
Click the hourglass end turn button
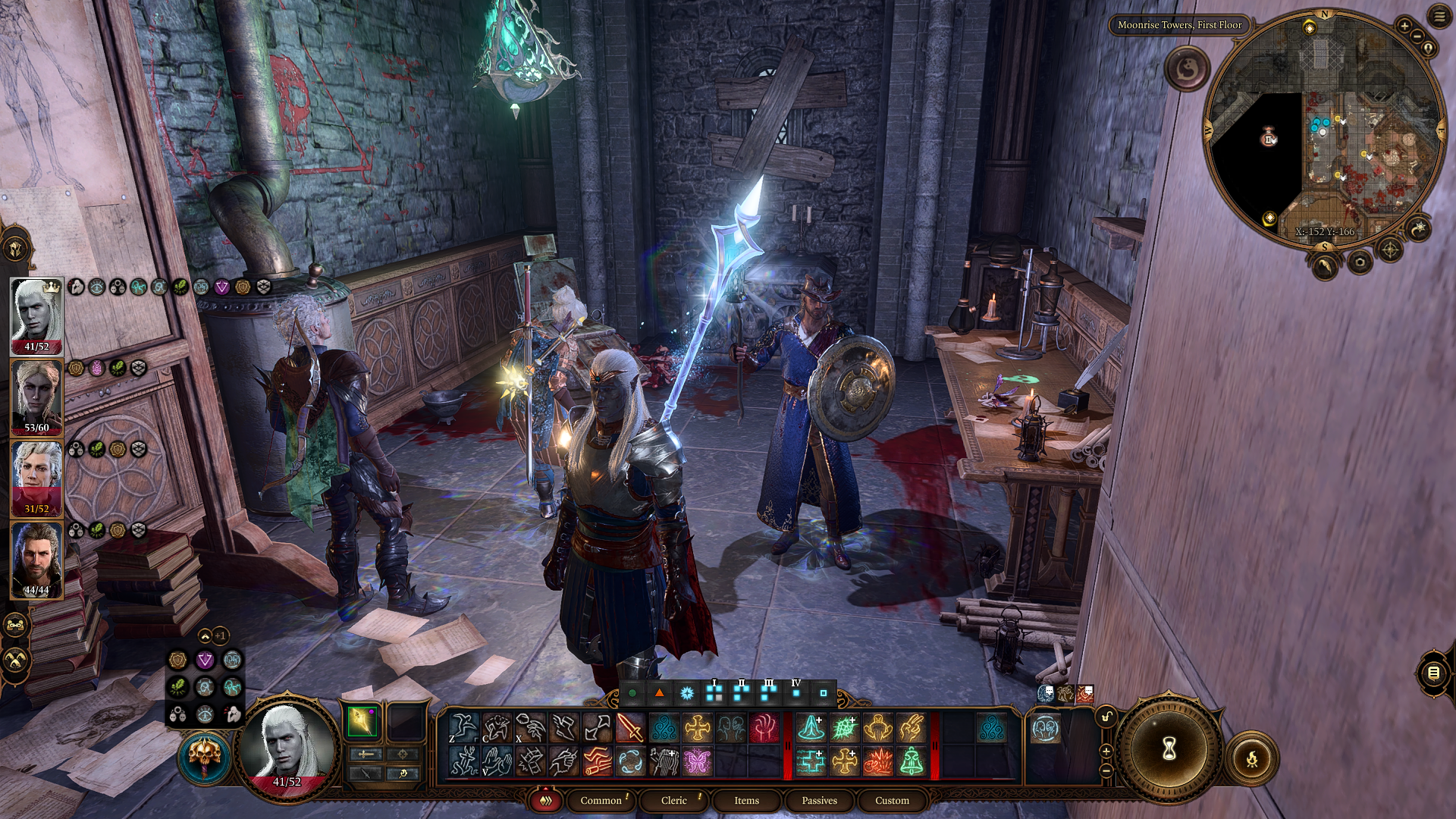click(x=1169, y=749)
